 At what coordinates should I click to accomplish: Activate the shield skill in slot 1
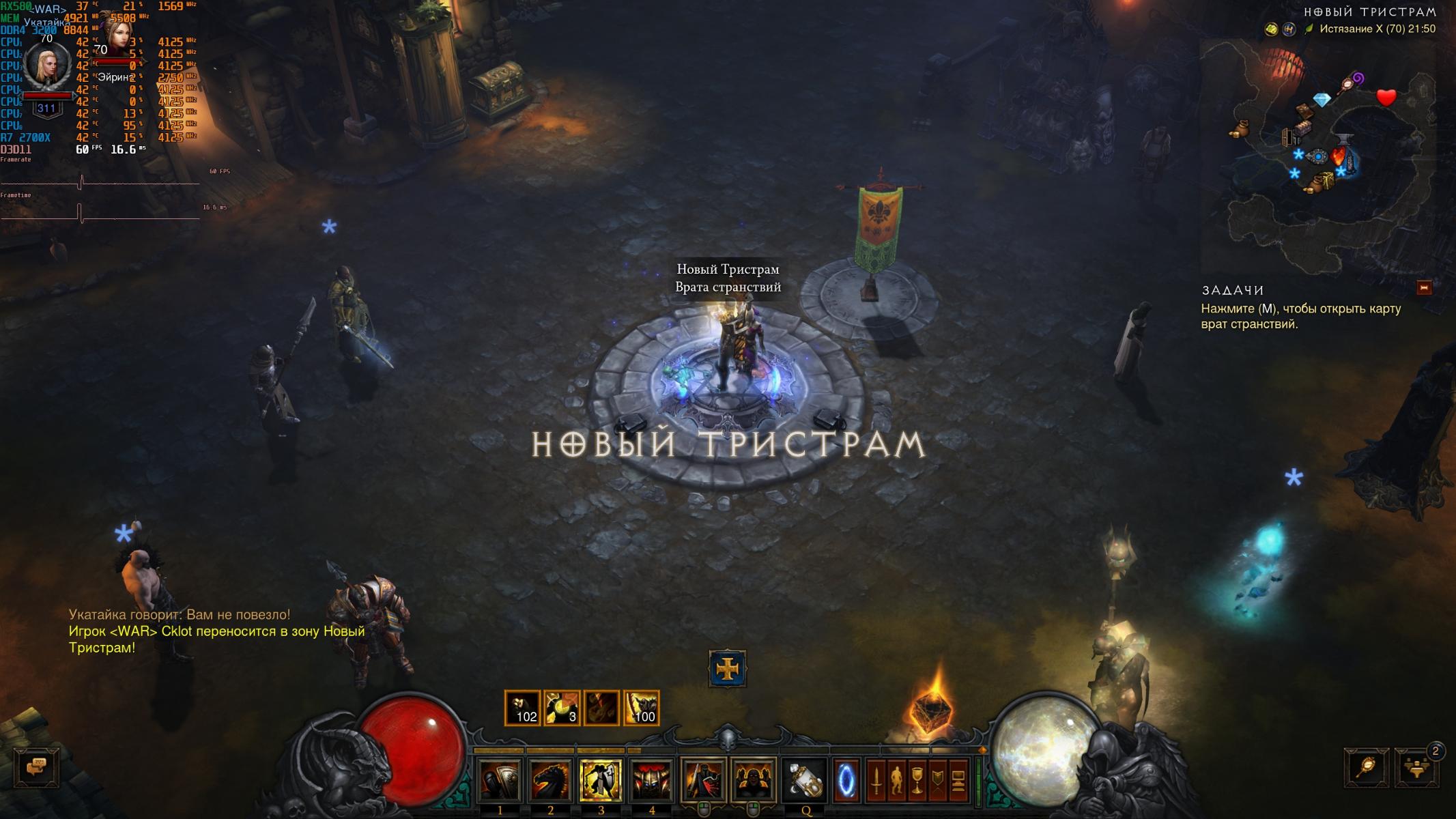(x=500, y=781)
